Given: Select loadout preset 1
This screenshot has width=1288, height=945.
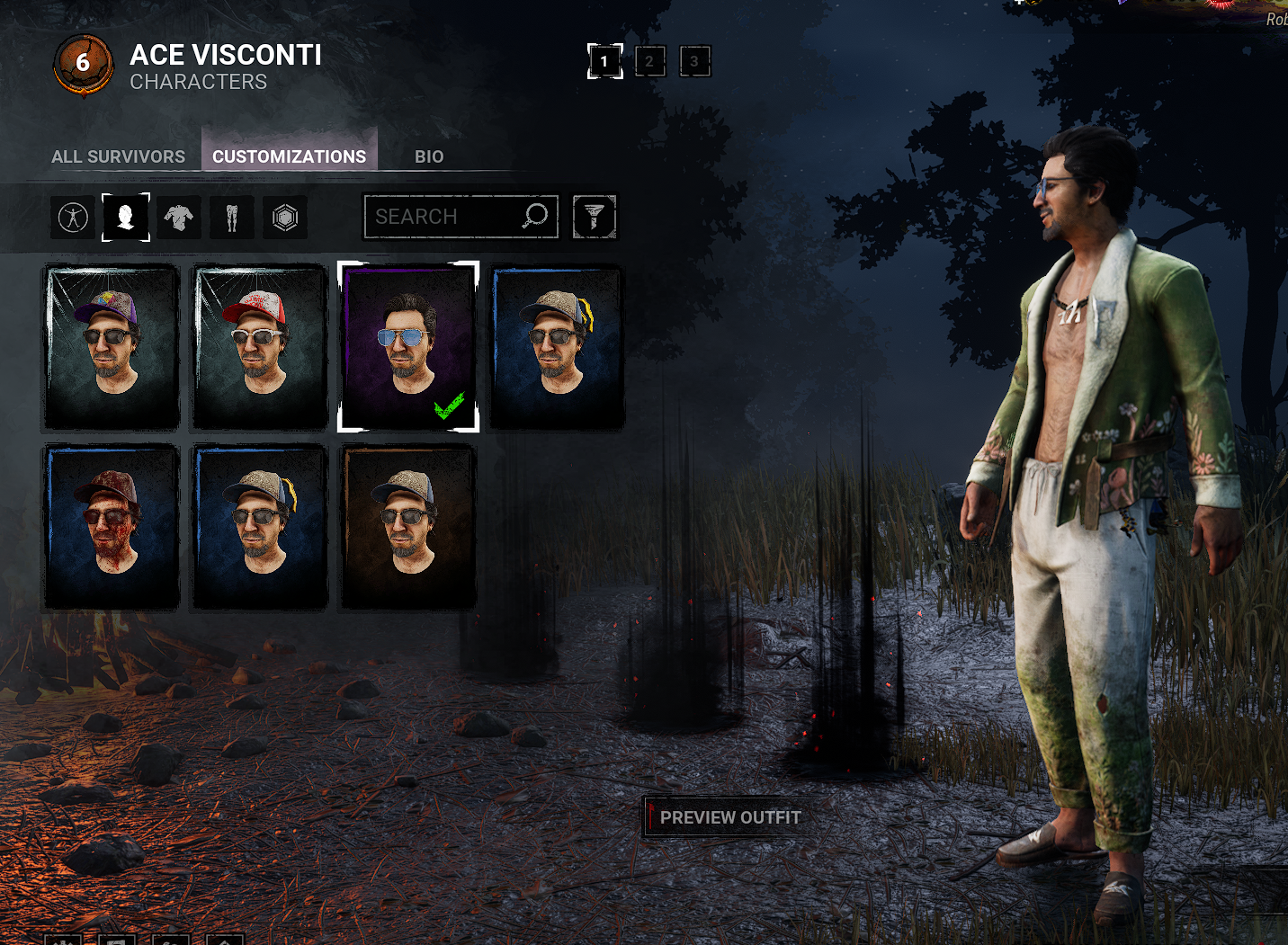Looking at the screenshot, I should (x=604, y=61).
